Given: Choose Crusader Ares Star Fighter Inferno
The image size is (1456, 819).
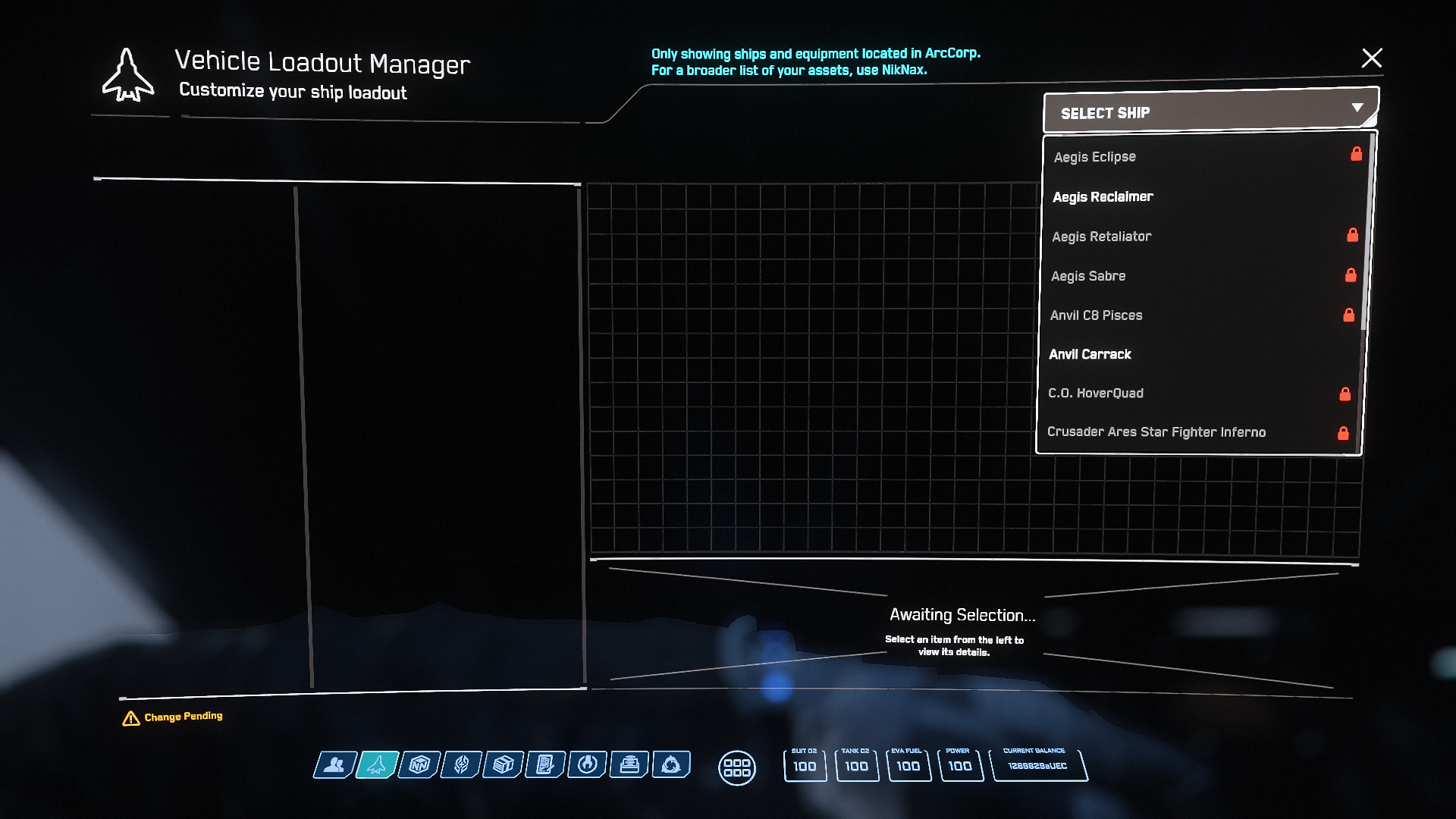Looking at the screenshot, I should [x=1156, y=432].
